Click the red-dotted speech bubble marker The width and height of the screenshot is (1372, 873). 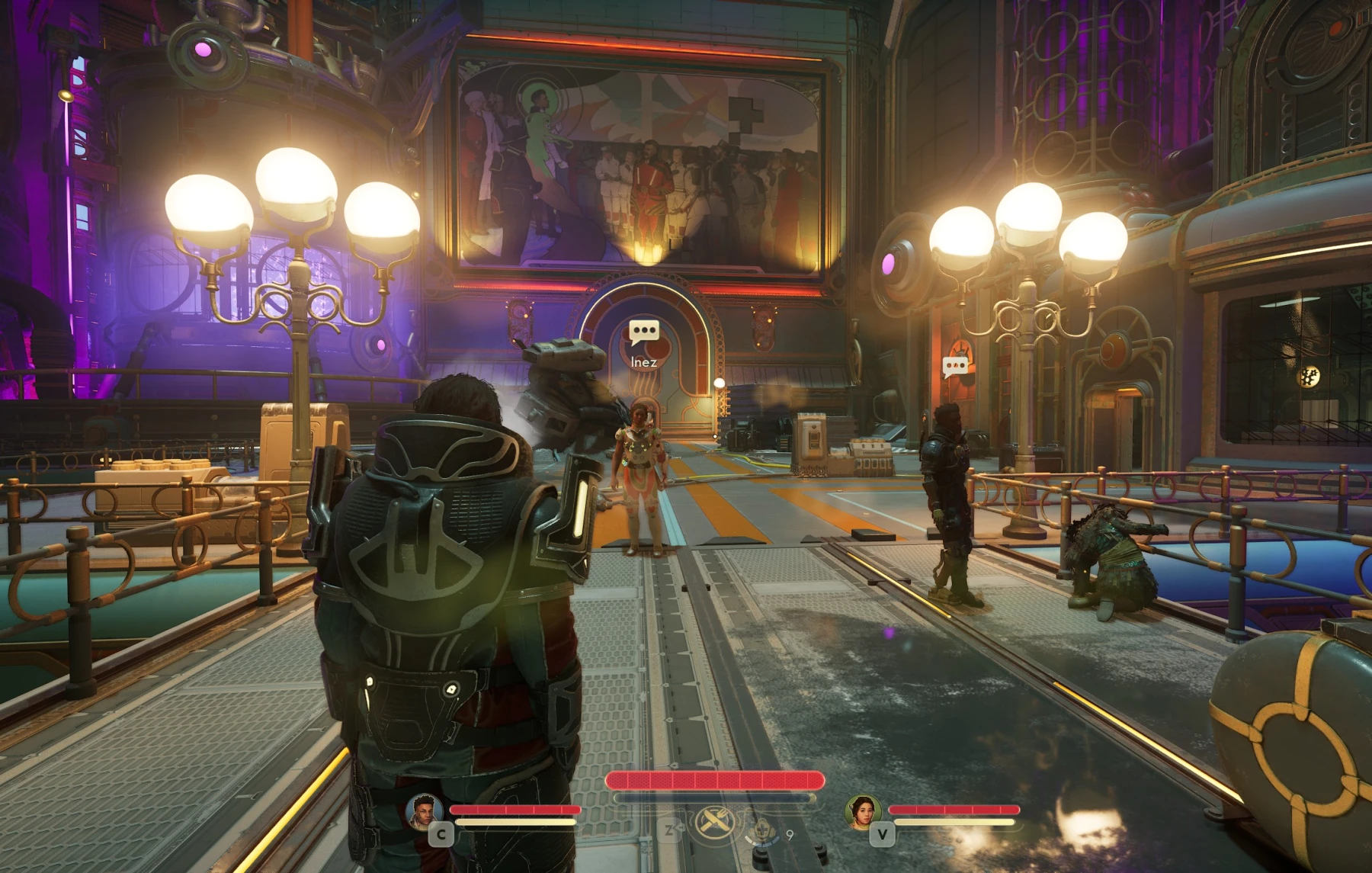tap(955, 367)
